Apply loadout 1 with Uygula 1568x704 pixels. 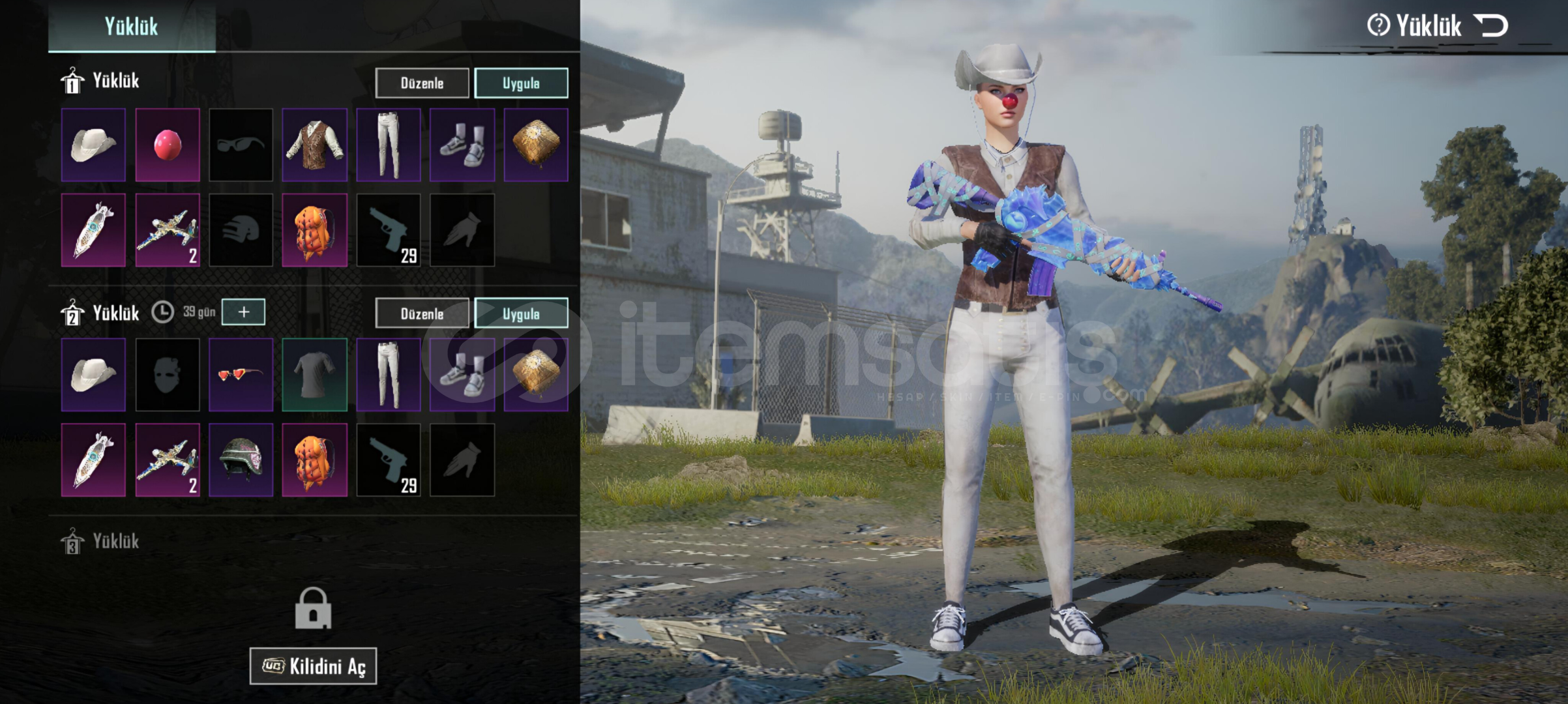(521, 83)
